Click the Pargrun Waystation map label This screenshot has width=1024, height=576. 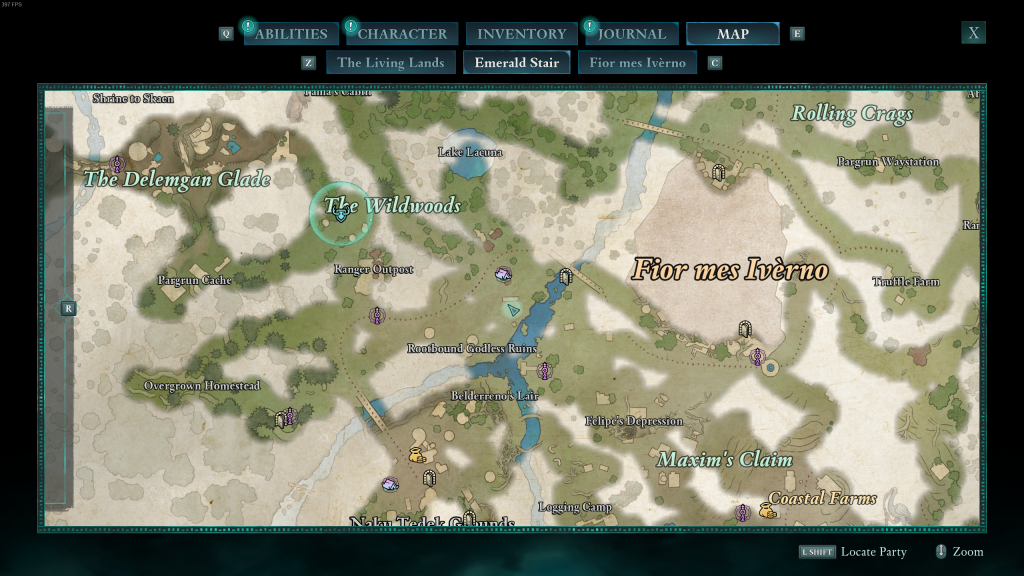click(887, 162)
